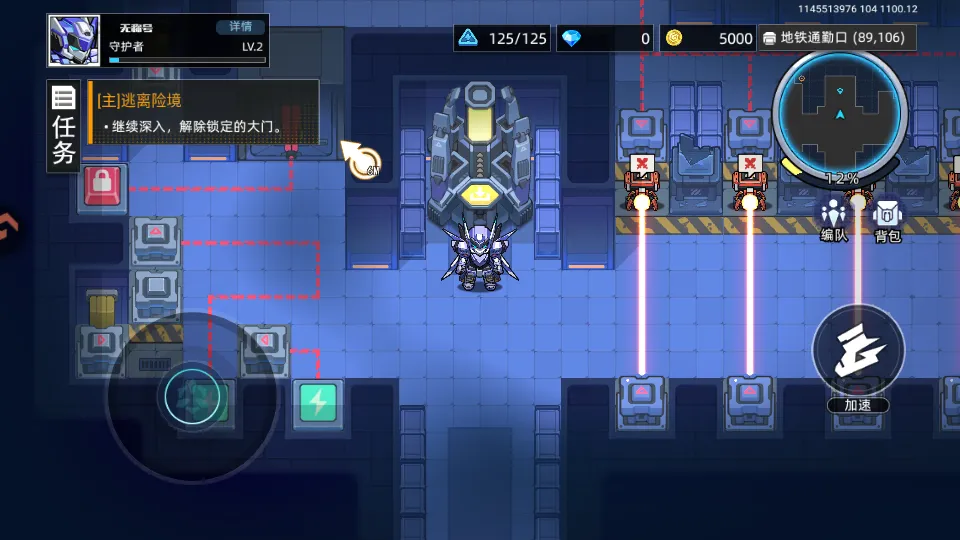
Task: Click the 地铁通勤口 location label
Action: pyautogui.click(x=832, y=38)
